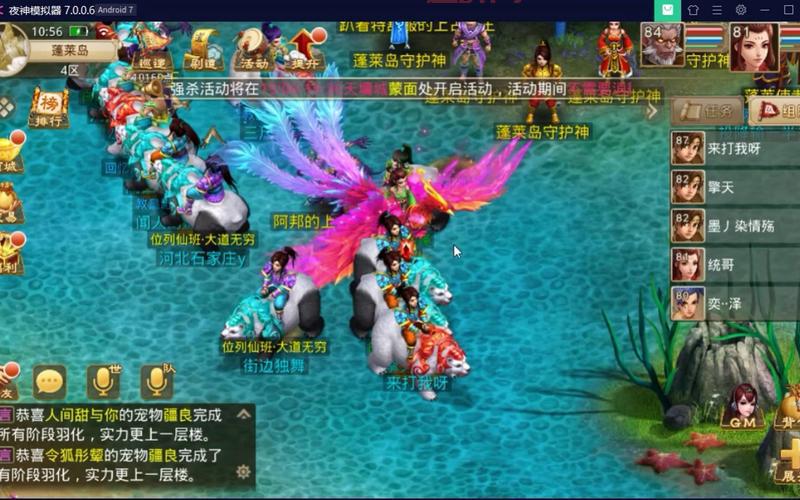Open the yellow chat bubble button
Screen dimensions: 800x500
(50, 381)
